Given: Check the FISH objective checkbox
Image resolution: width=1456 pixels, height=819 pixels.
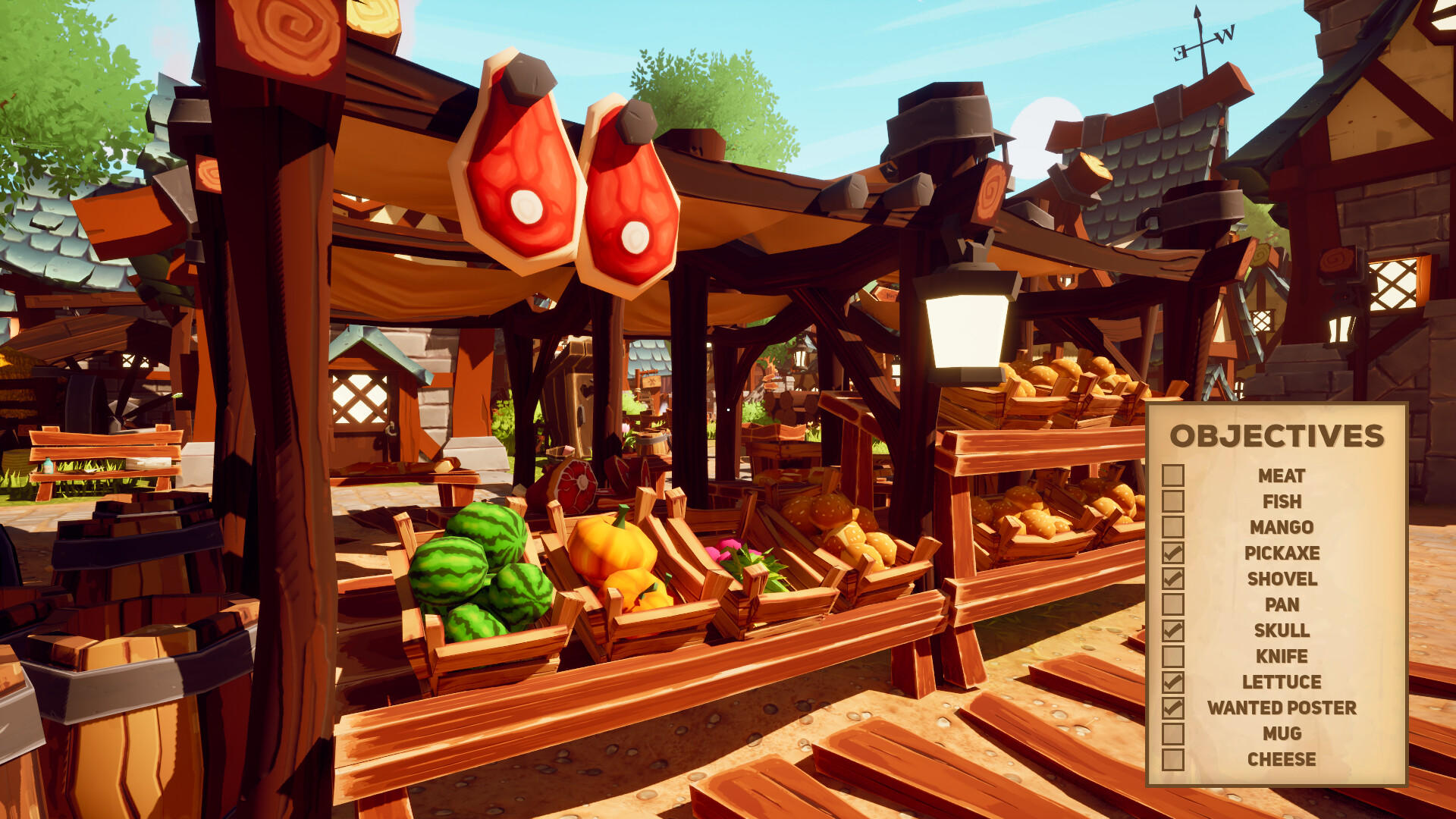Looking at the screenshot, I should click(1172, 503).
